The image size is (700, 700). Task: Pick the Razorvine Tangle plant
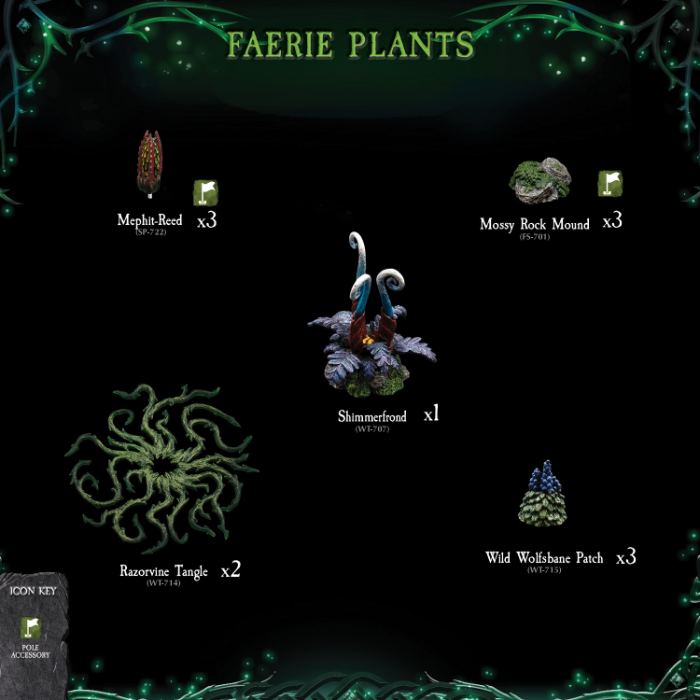(161, 466)
